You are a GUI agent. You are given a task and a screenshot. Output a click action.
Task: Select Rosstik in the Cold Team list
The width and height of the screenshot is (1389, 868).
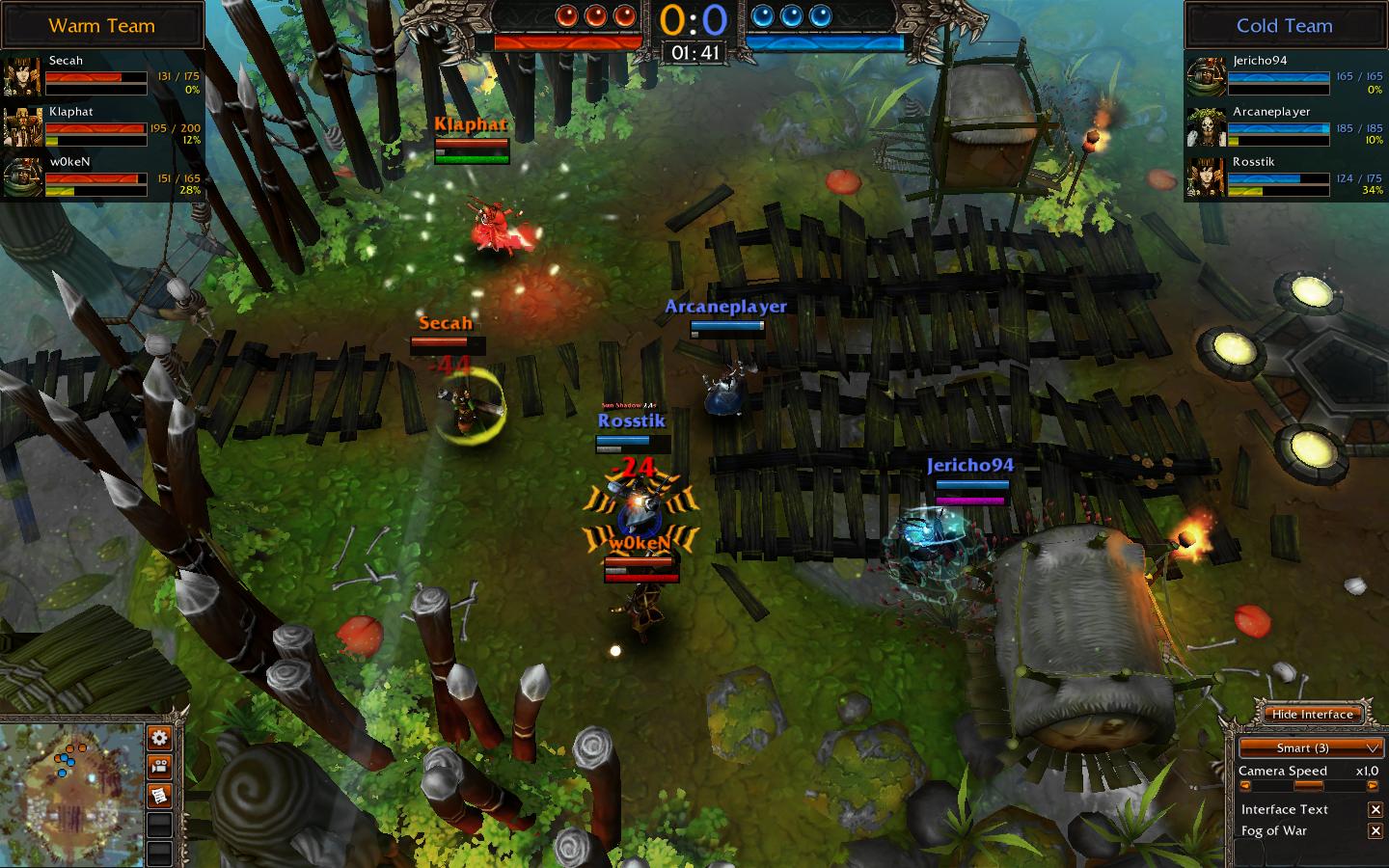[1285, 176]
